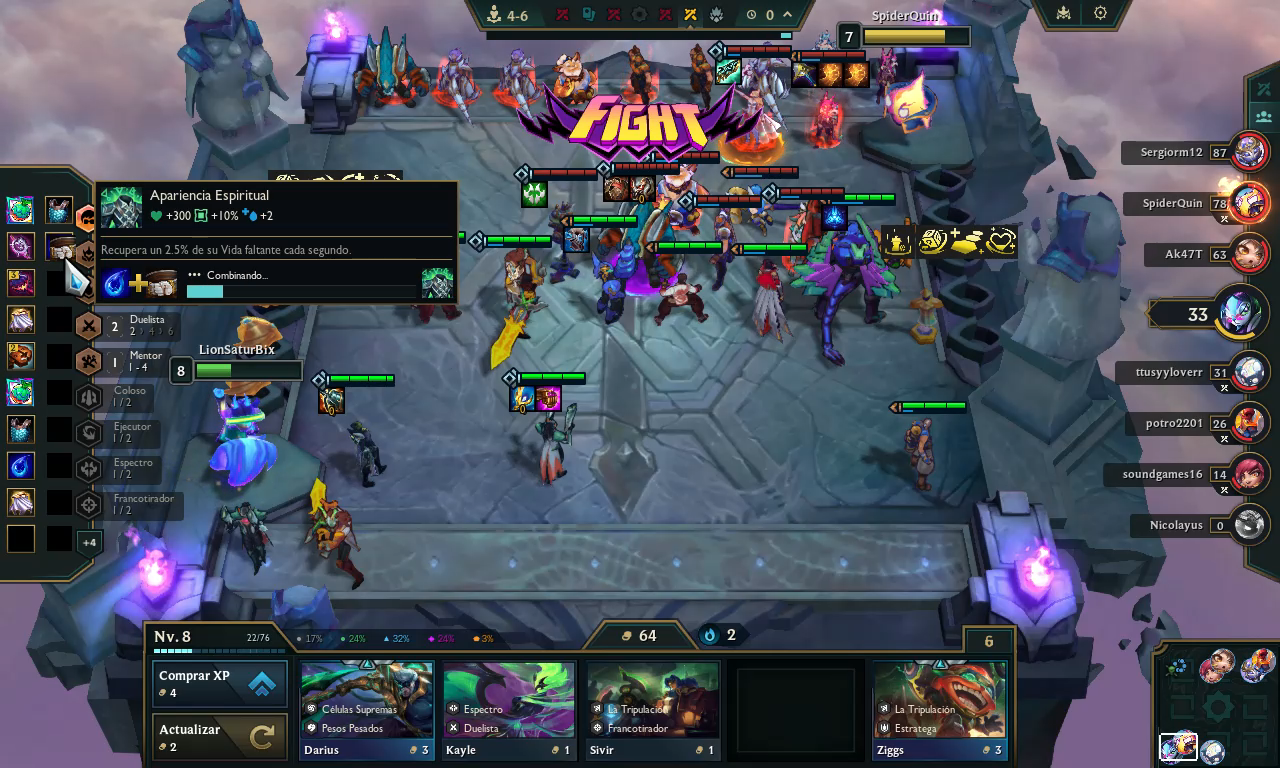Click the blue card icon in the round tracker
Viewport: 1280px width, 768px height.
[x=587, y=15]
